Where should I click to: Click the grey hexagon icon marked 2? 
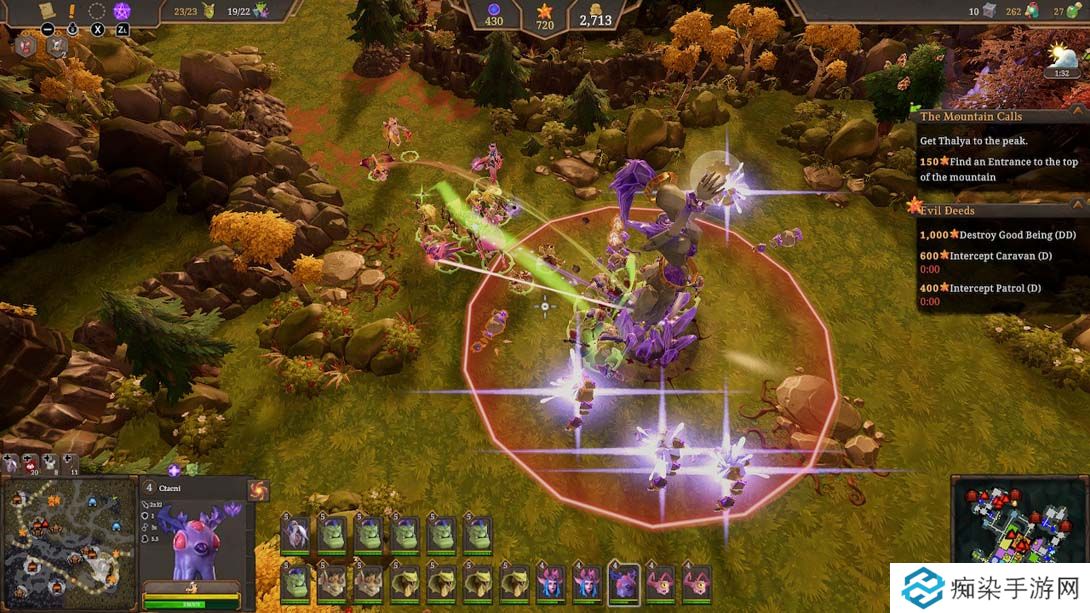tap(56, 46)
